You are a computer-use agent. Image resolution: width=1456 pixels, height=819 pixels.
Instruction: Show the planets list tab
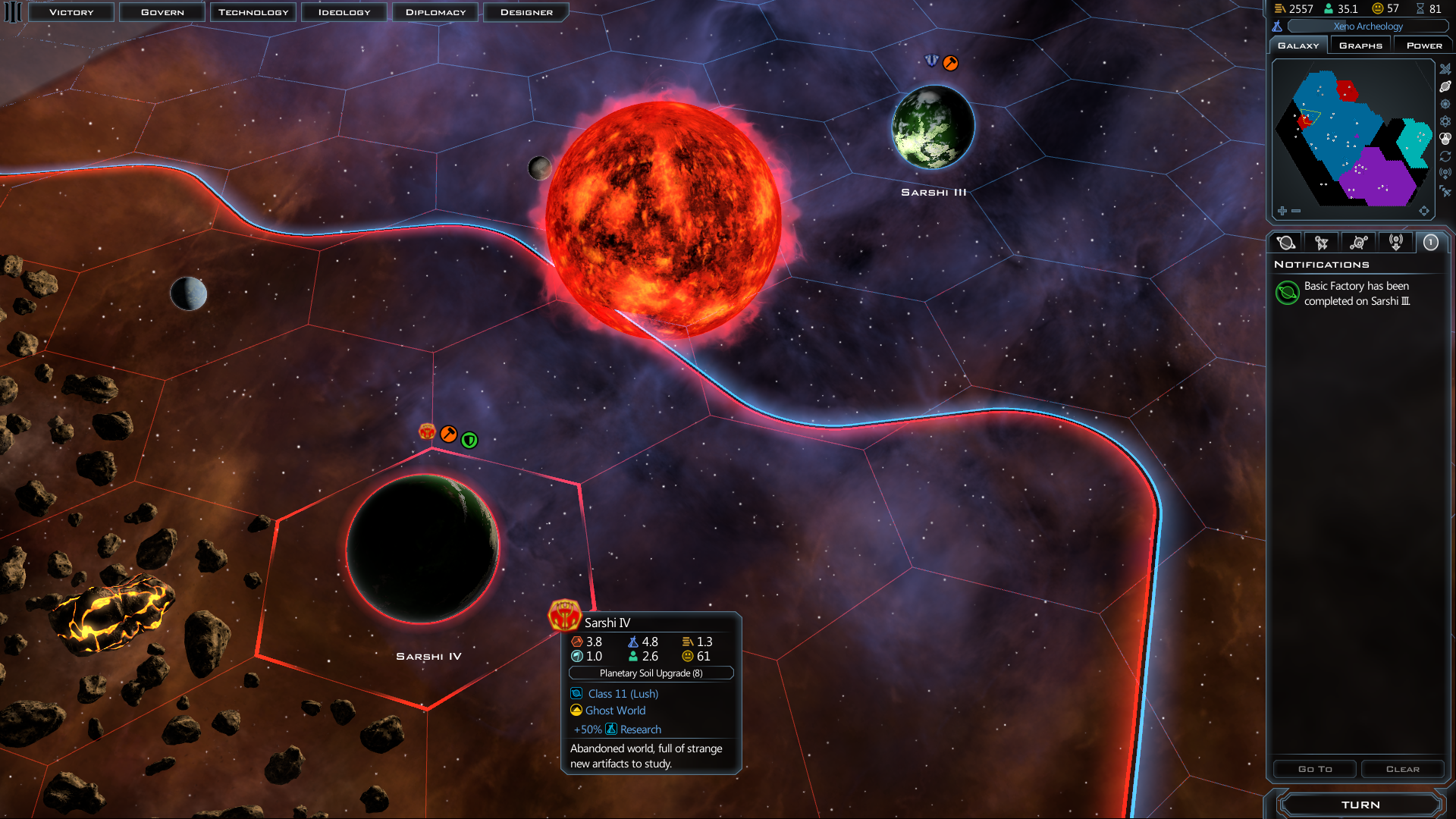[1286, 243]
